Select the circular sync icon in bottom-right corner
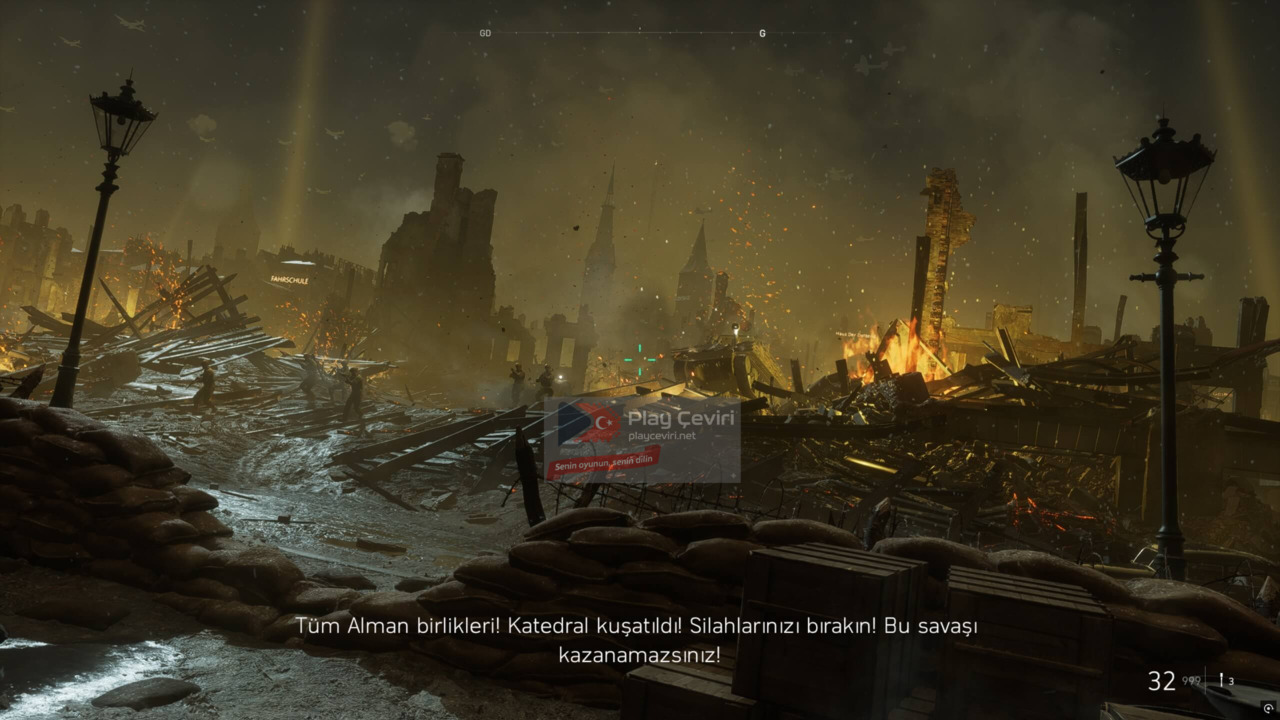 coord(1267,708)
